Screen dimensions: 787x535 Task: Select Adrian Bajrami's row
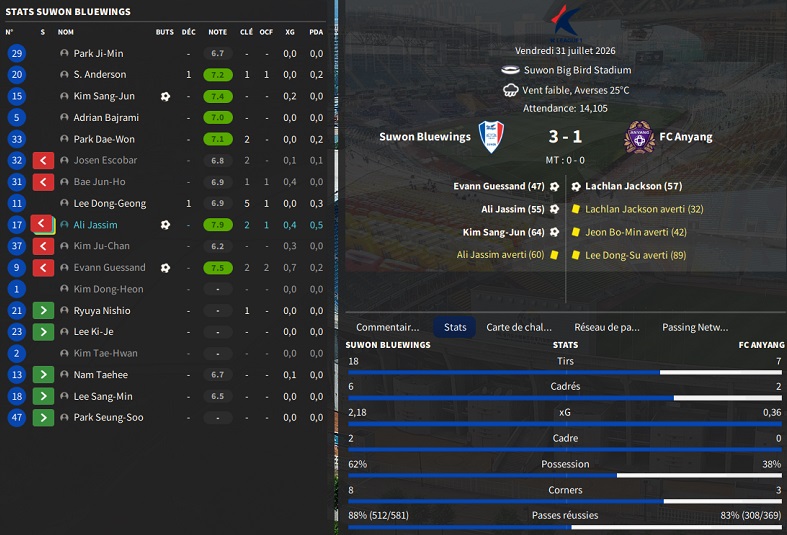pyautogui.click(x=106, y=118)
